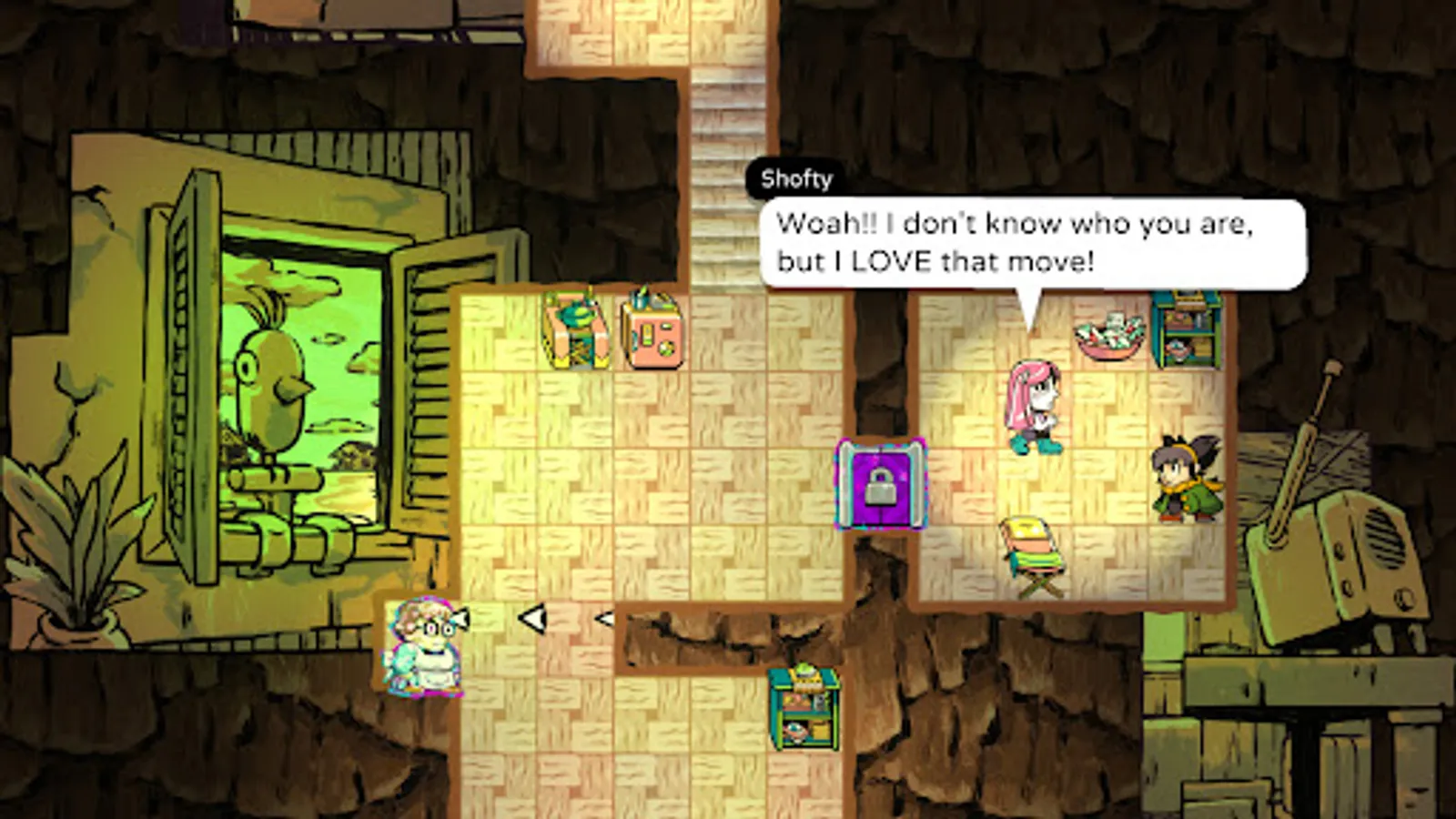Viewport: 1456px width, 819px height.
Task: Click the green bird portrait in the window
Action: coord(268,391)
